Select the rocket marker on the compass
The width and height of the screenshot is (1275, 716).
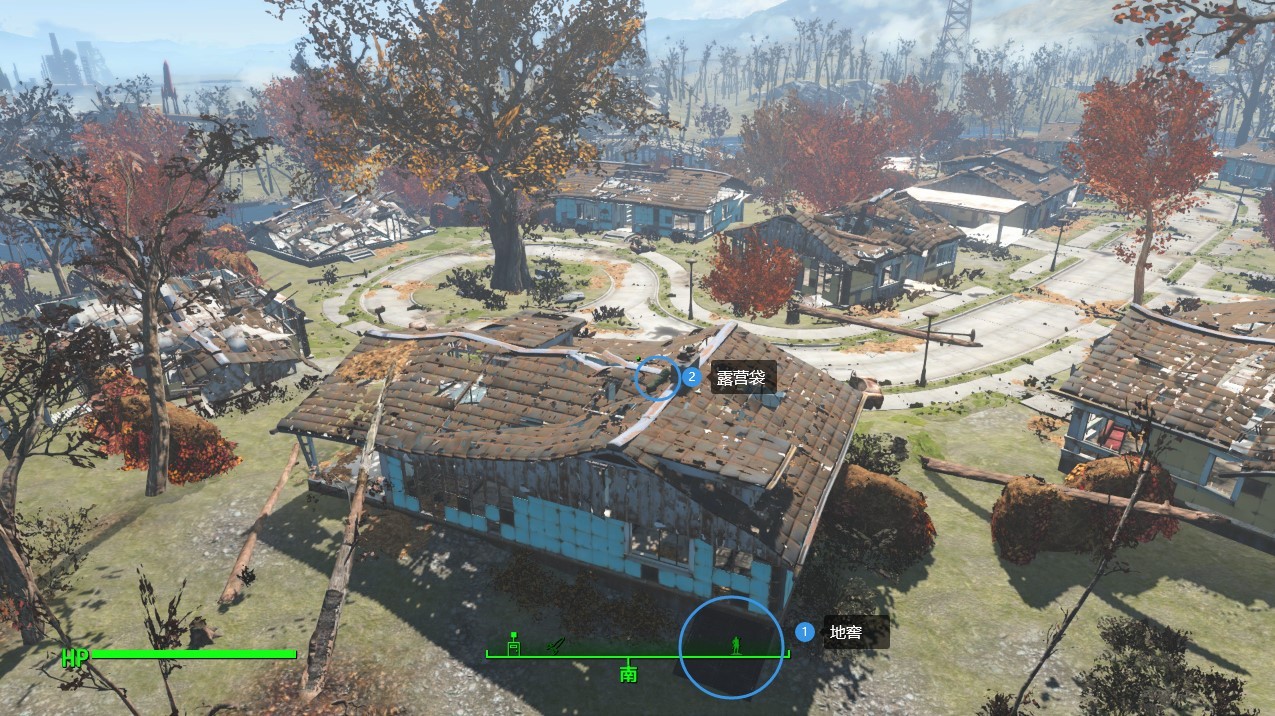[556, 645]
